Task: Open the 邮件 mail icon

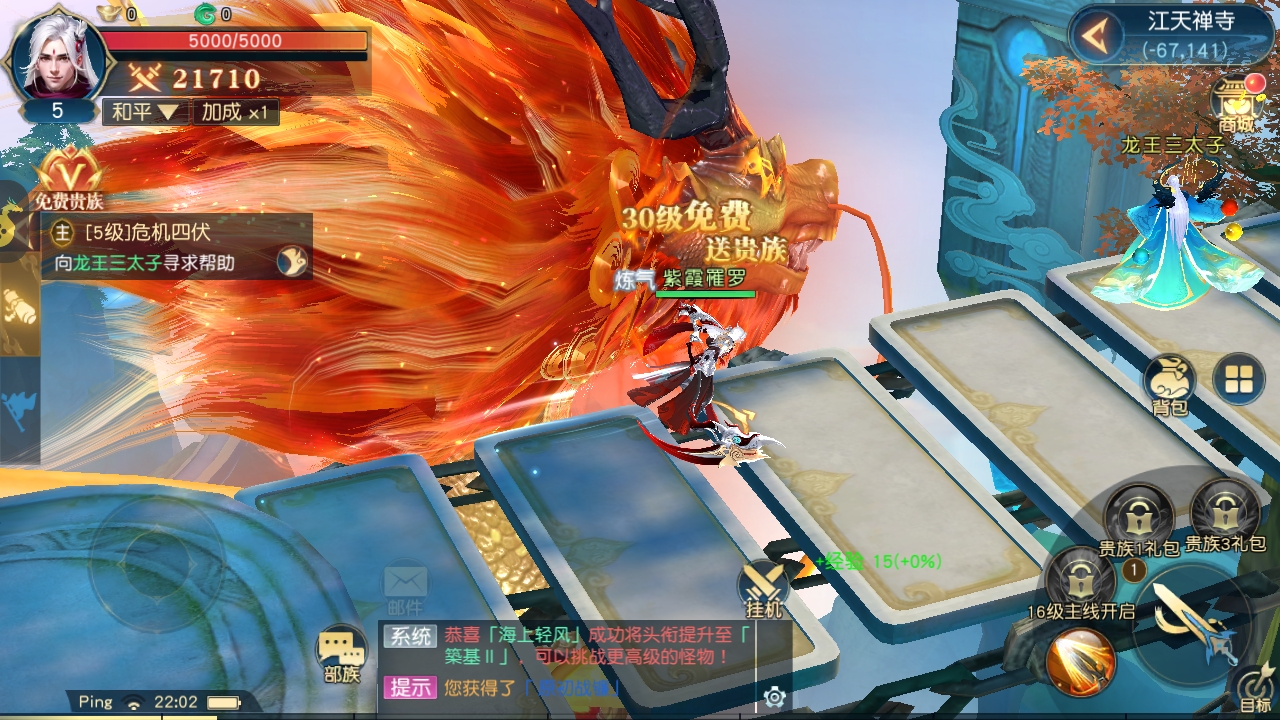Action: coord(405,587)
